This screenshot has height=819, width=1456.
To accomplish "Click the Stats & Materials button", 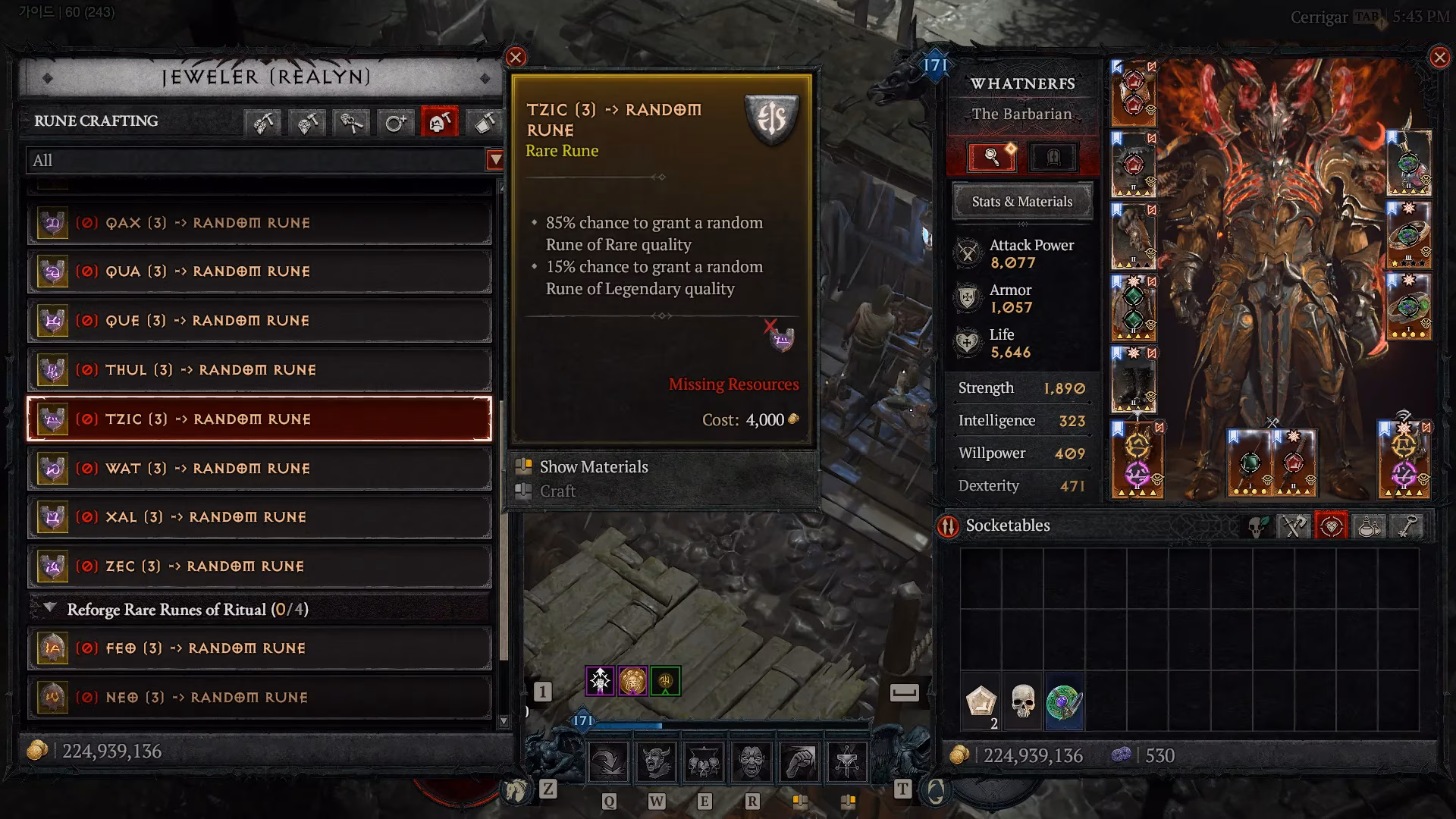I will pos(1021,202).
